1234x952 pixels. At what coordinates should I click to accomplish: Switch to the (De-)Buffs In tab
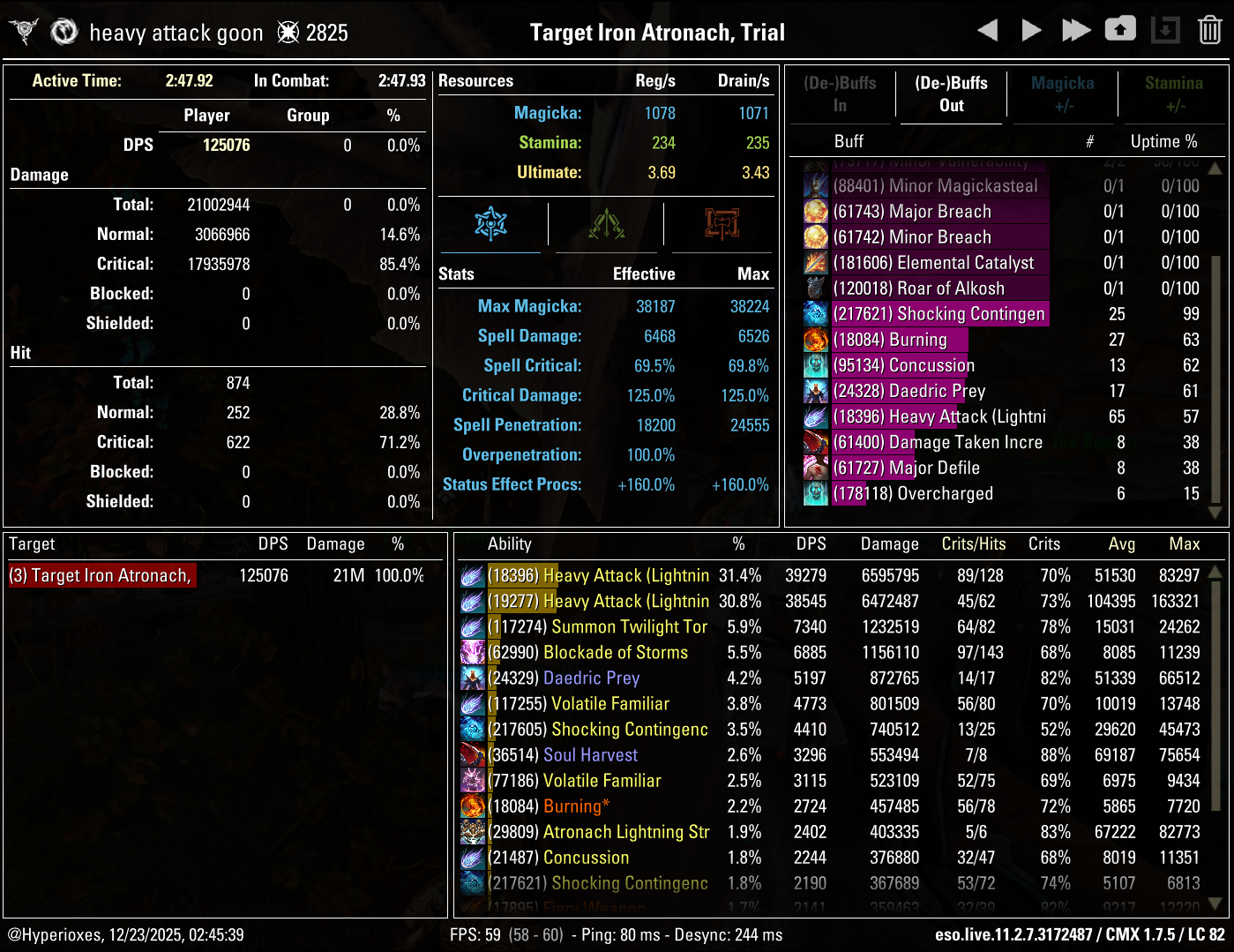[841, 94]
